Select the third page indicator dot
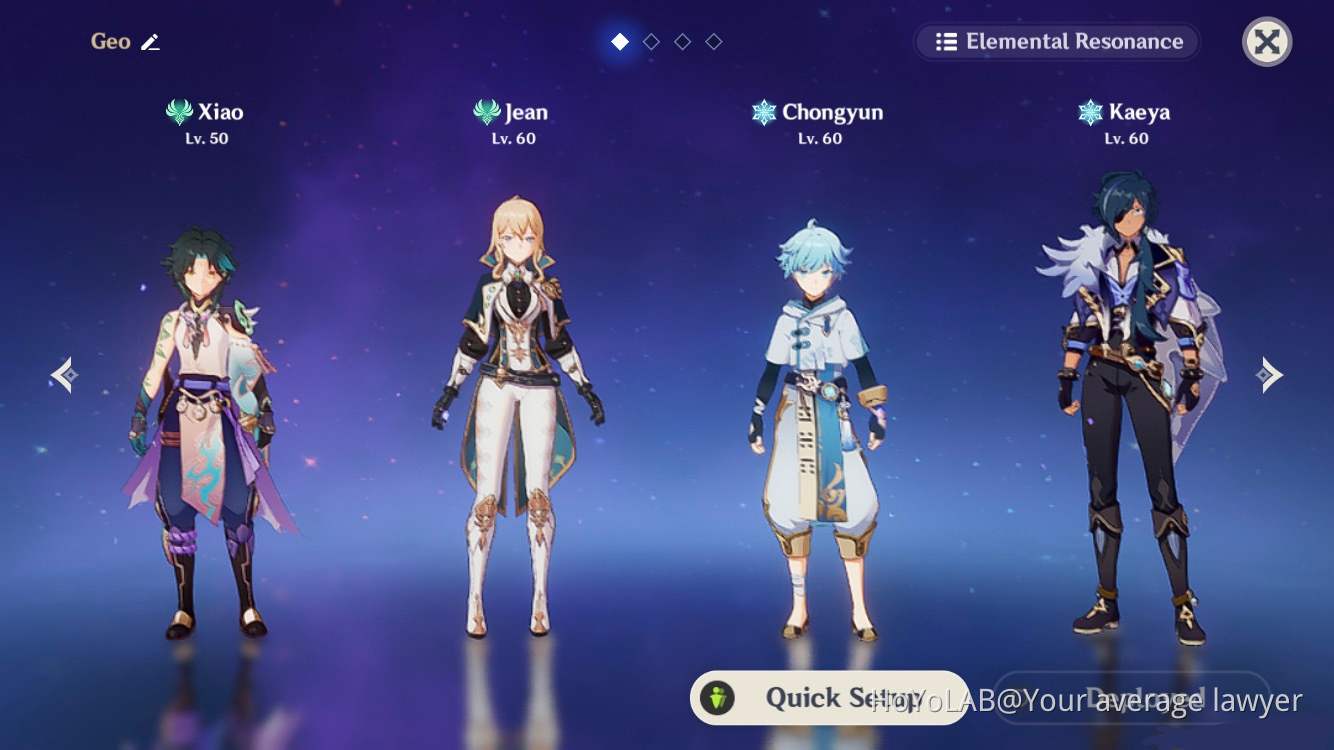This screenshot has height=750, width=1334. point(683,41)
